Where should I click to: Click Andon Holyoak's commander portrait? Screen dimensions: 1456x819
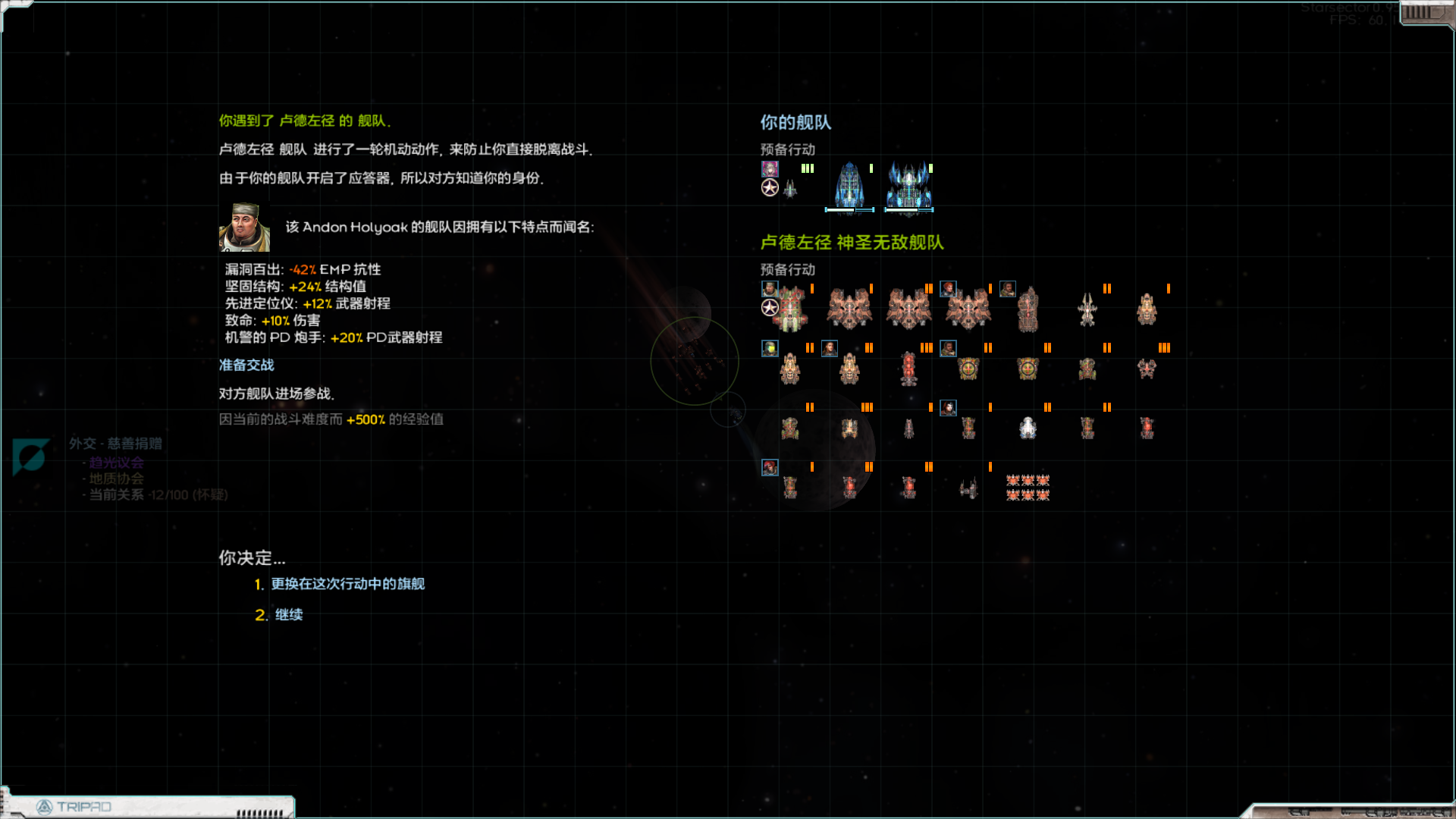coord(244,227)
